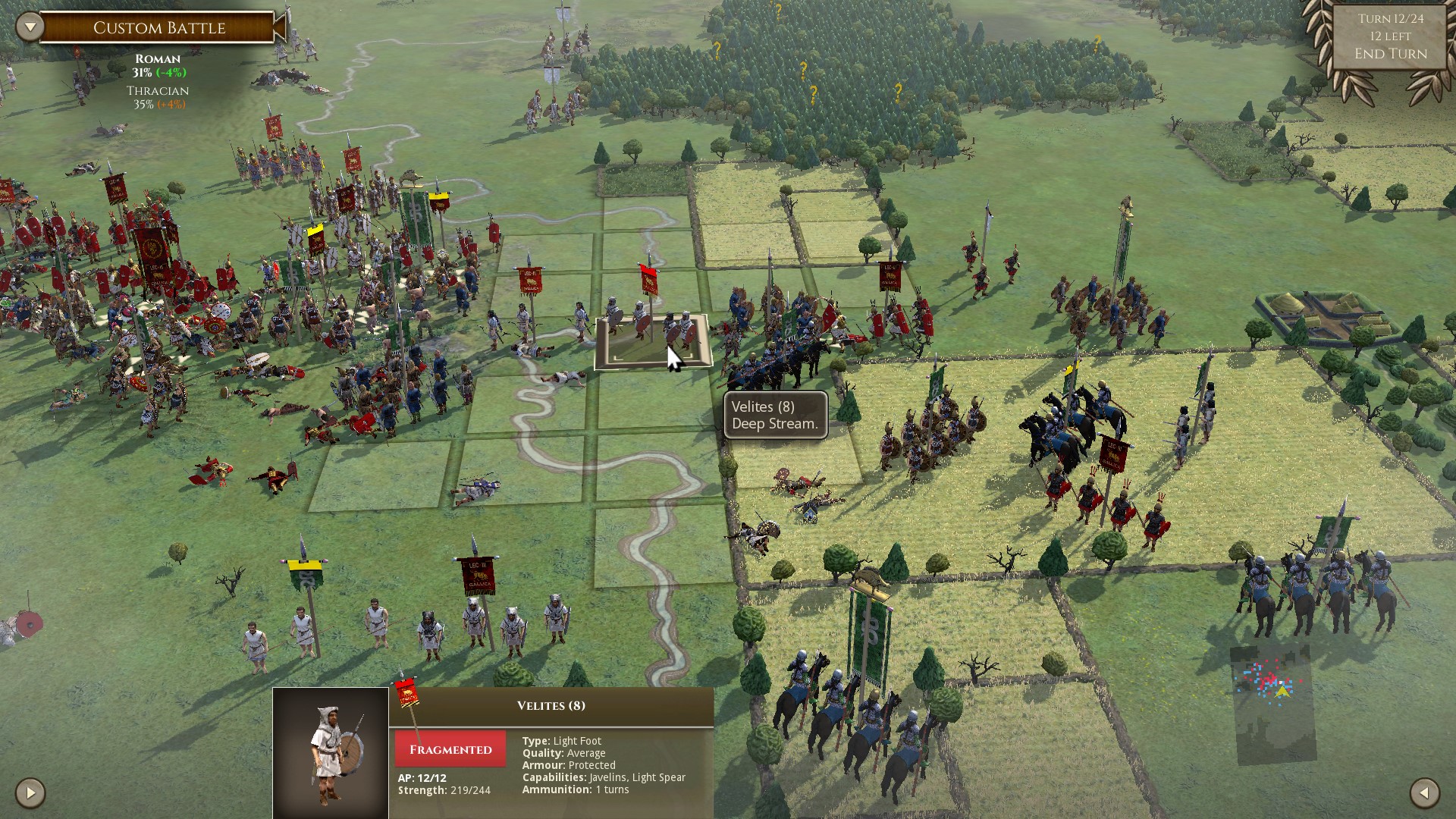
Task: Click the minimap overview
Action: coord(1272,703)
